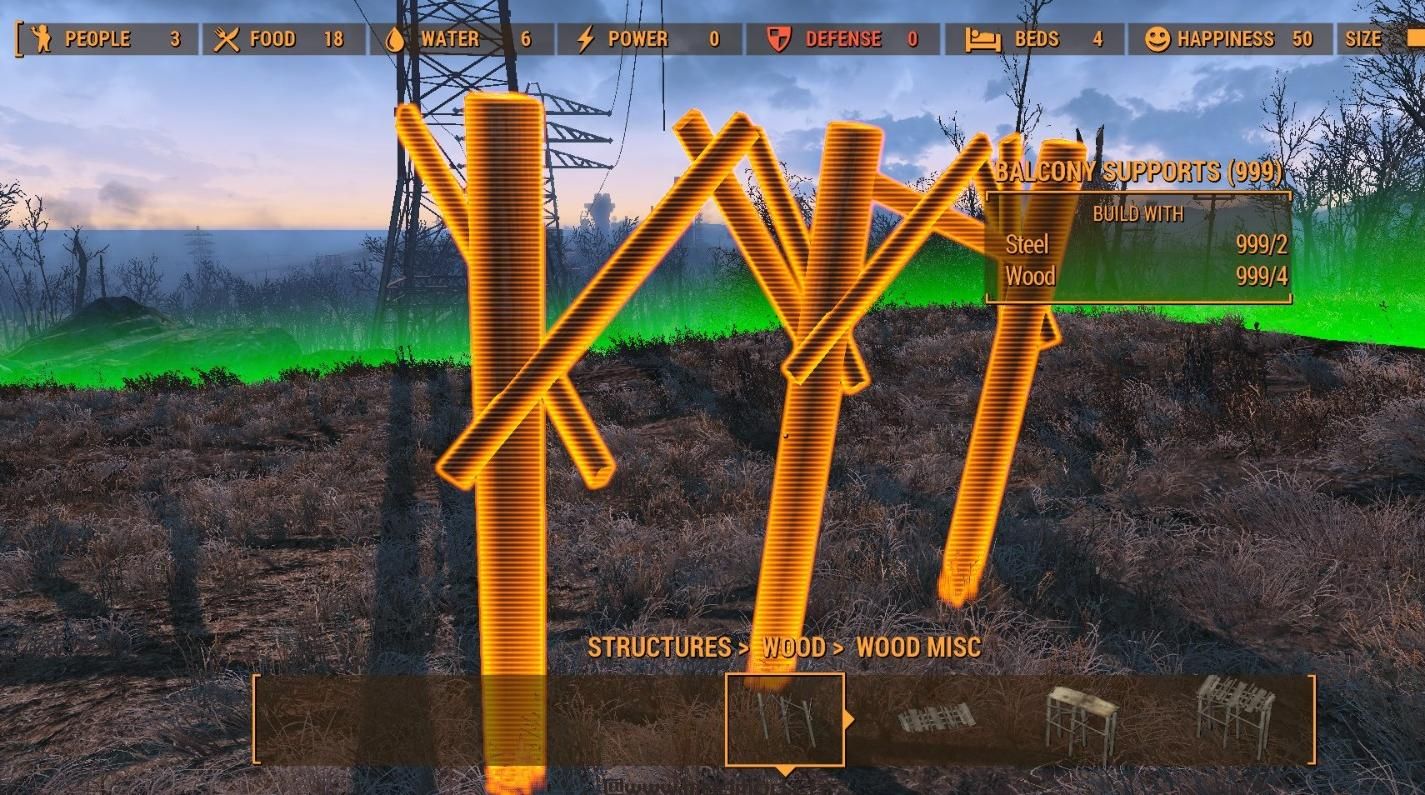Choose the flat wooden plank platform piece
The width and height of the screenshot is (1425, 795).
click(934, 719)
